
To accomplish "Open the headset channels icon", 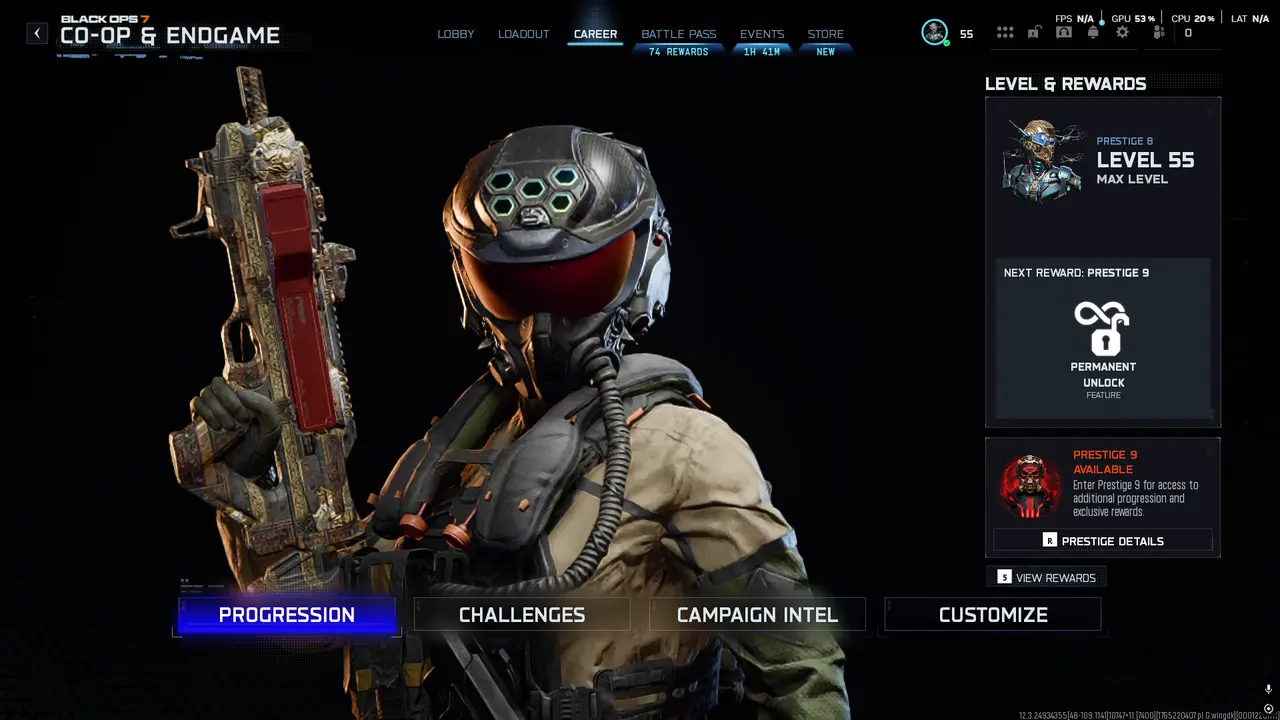I will tap(1063, 33).
